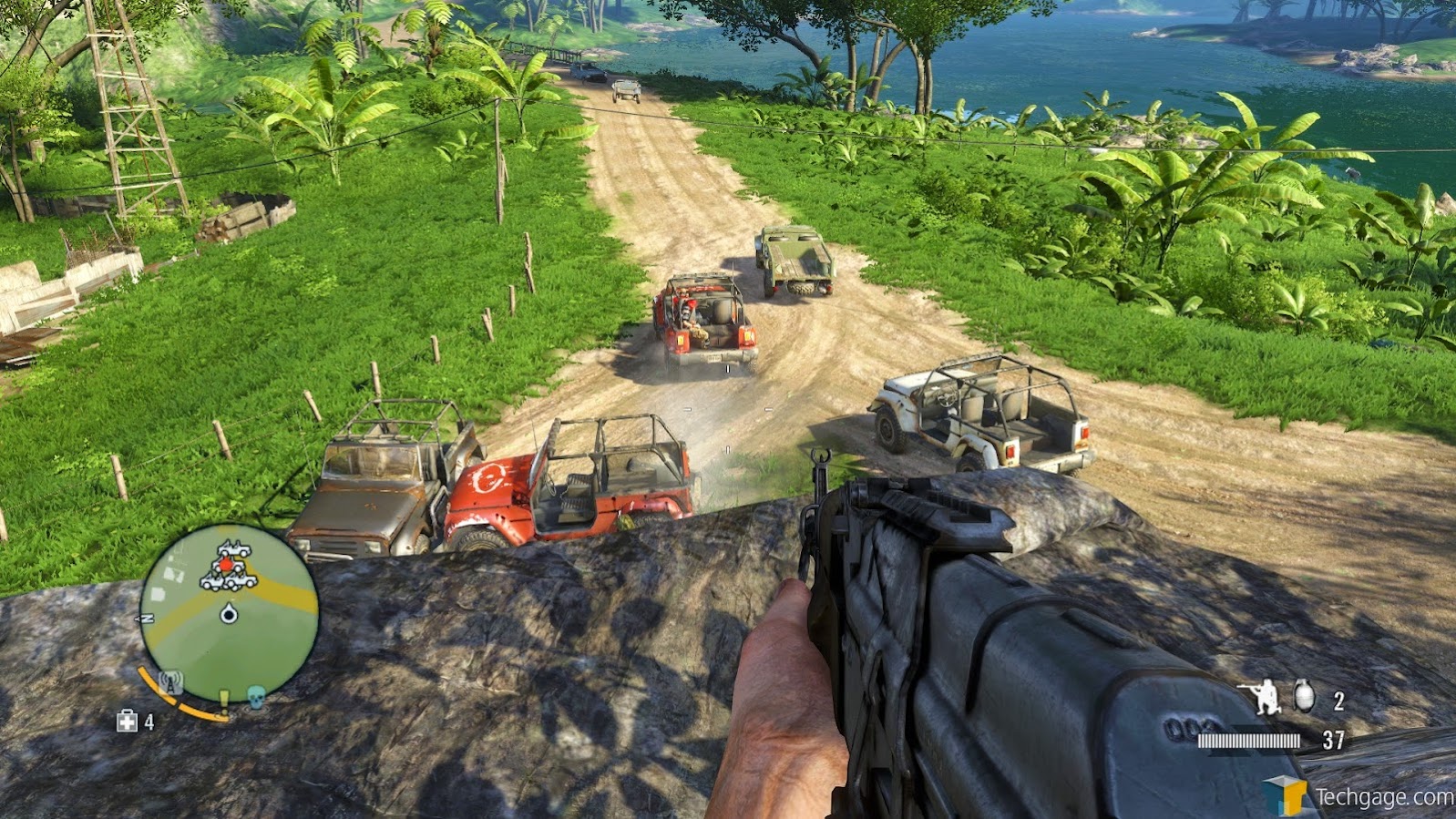This screenshot has width=1456, height=819.
Task: Click the player position arrow on the minimap
Action: click(x=229, y=615)
